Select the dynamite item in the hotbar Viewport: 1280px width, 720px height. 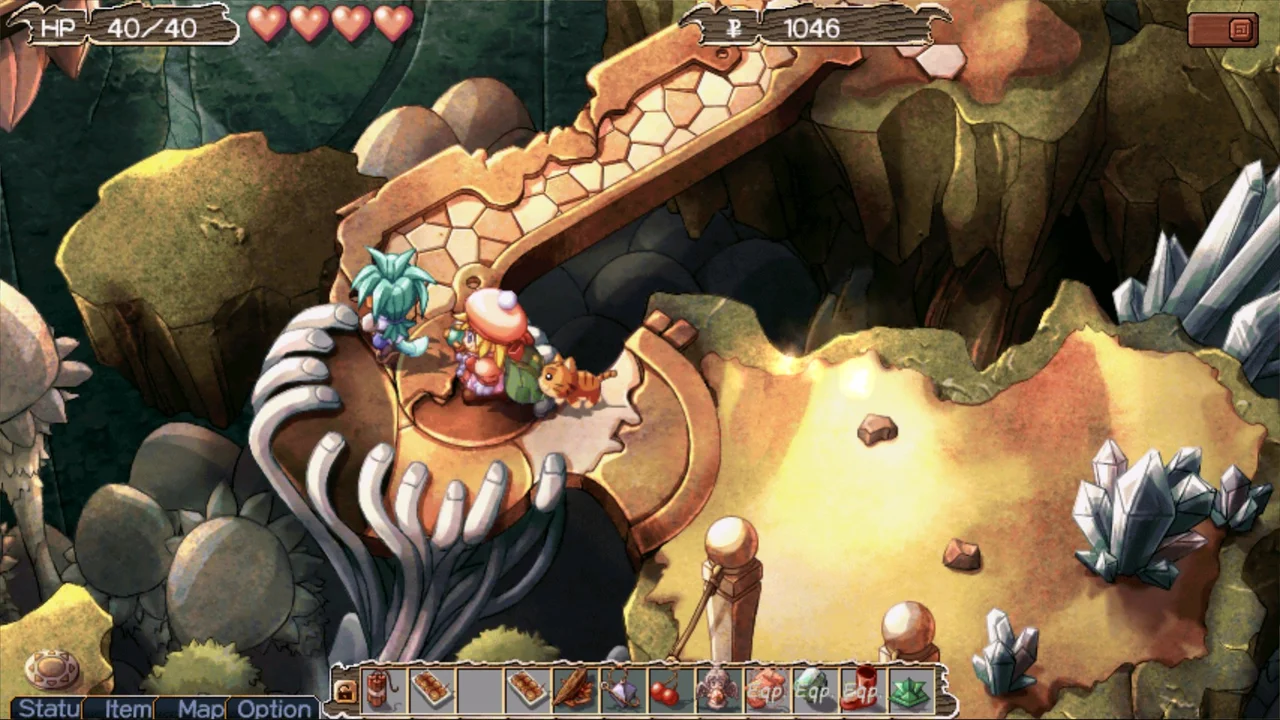[x=380, y=690]
